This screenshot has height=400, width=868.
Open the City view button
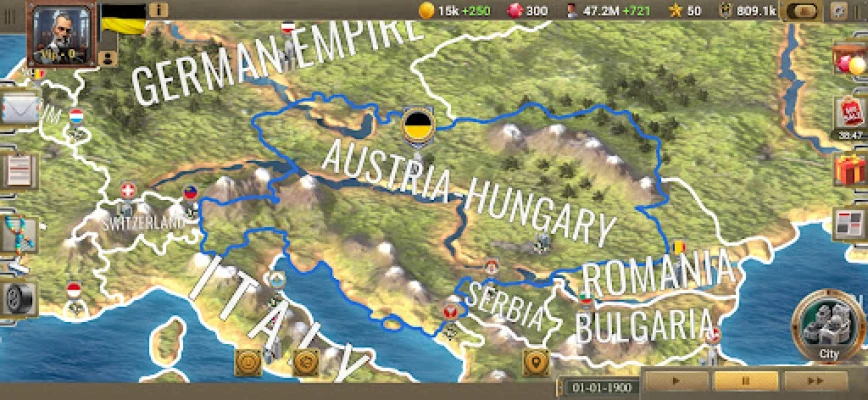(x=829, y=327)
